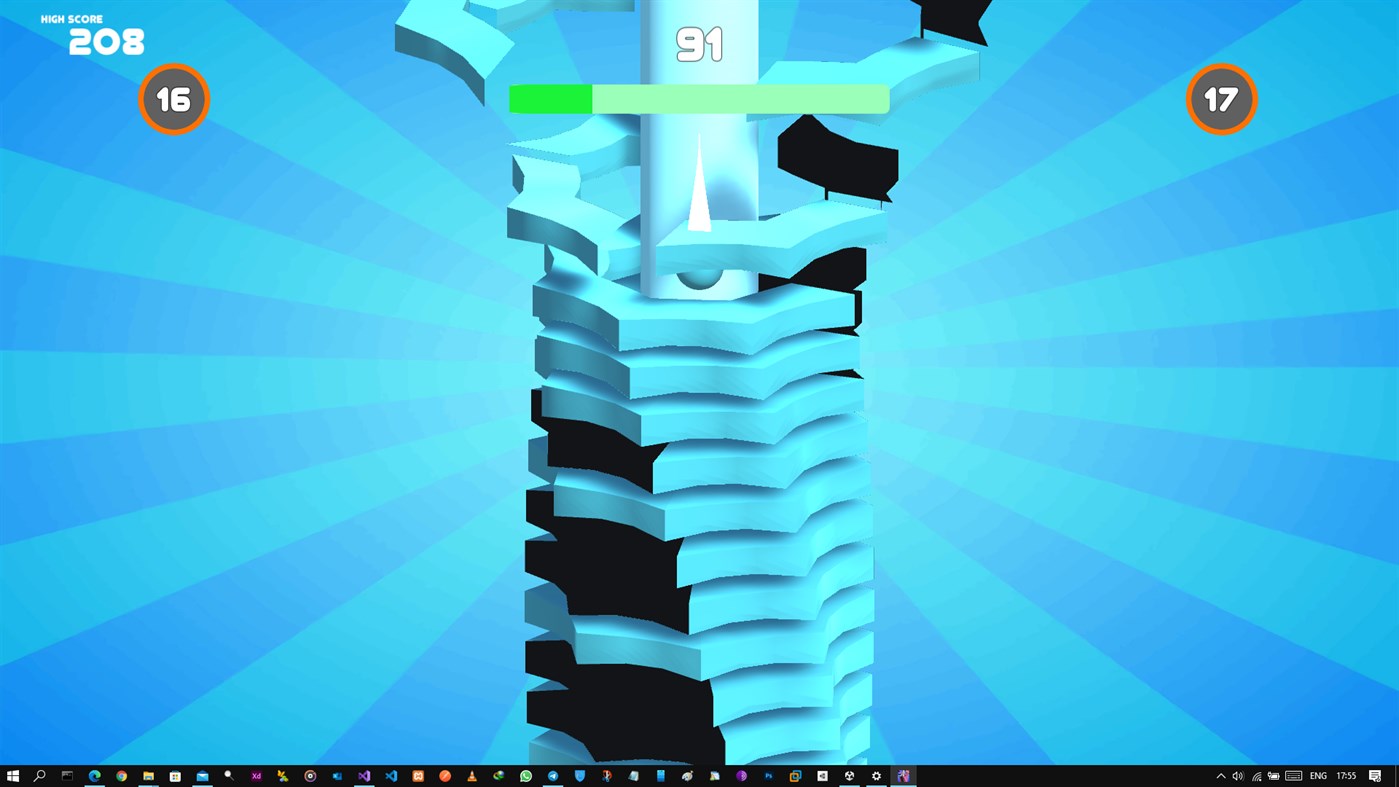This screenshot has height=787, width=1399.
Task: Click the green level progress bar
Action: (698, 99)
